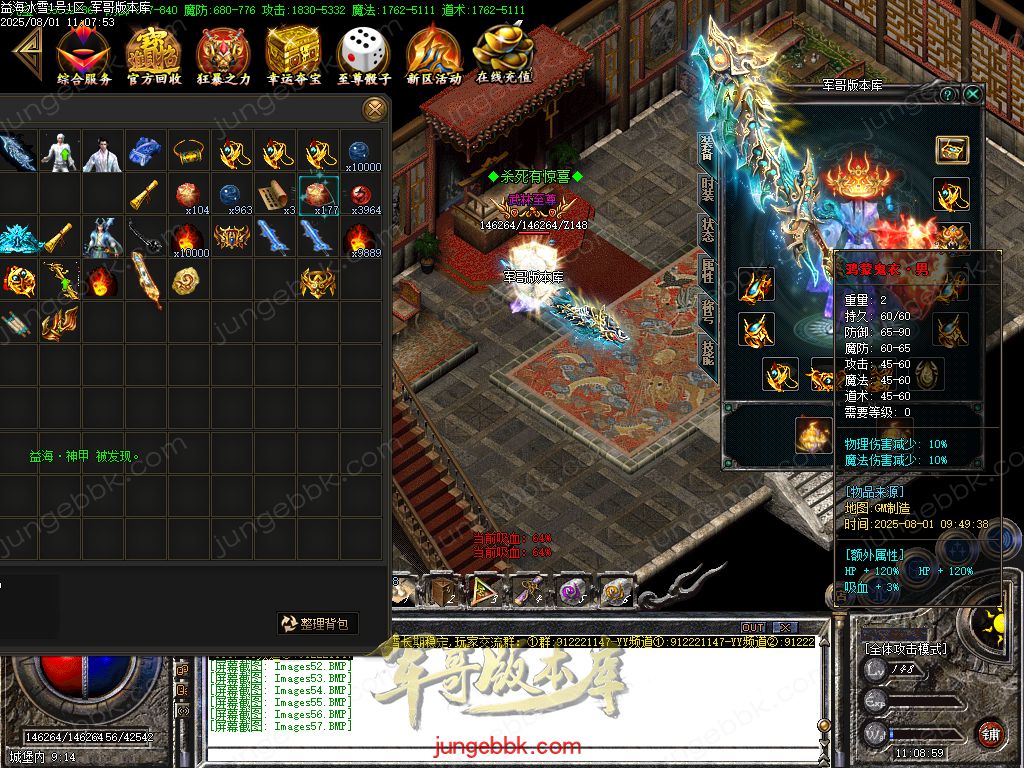Open the character panel help button
The width and height of the screenshot is (1024, 768).
pos(948,94)
